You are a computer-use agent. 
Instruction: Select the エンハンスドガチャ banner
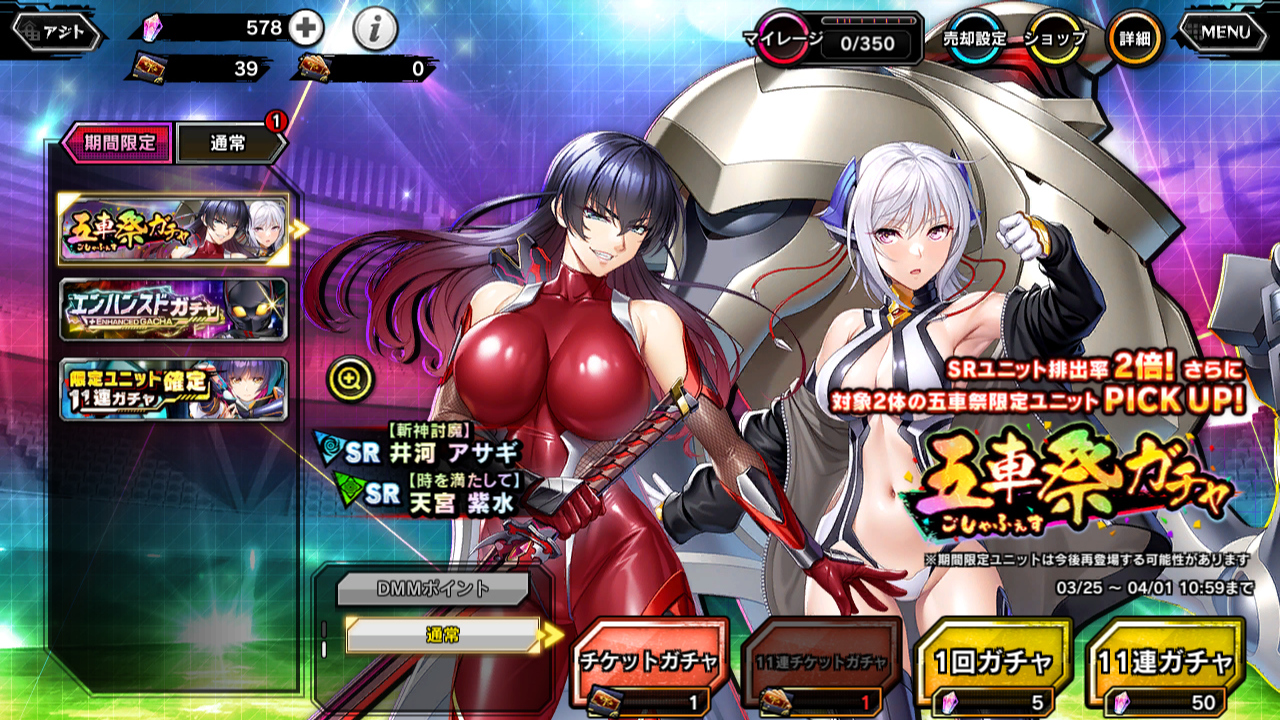[174, 309]
